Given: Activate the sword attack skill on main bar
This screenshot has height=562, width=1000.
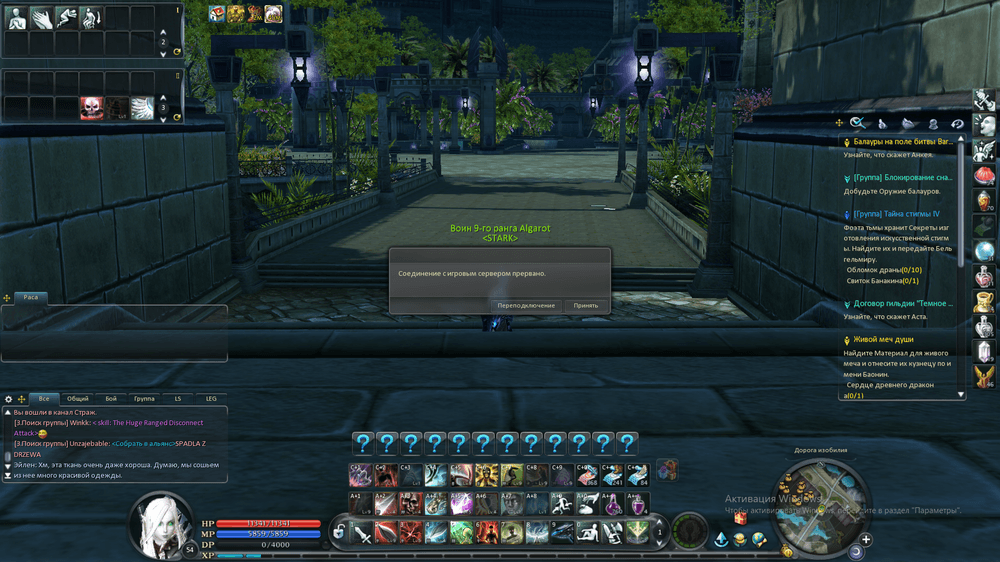Looking at the screenshot, I should point(362,533).
